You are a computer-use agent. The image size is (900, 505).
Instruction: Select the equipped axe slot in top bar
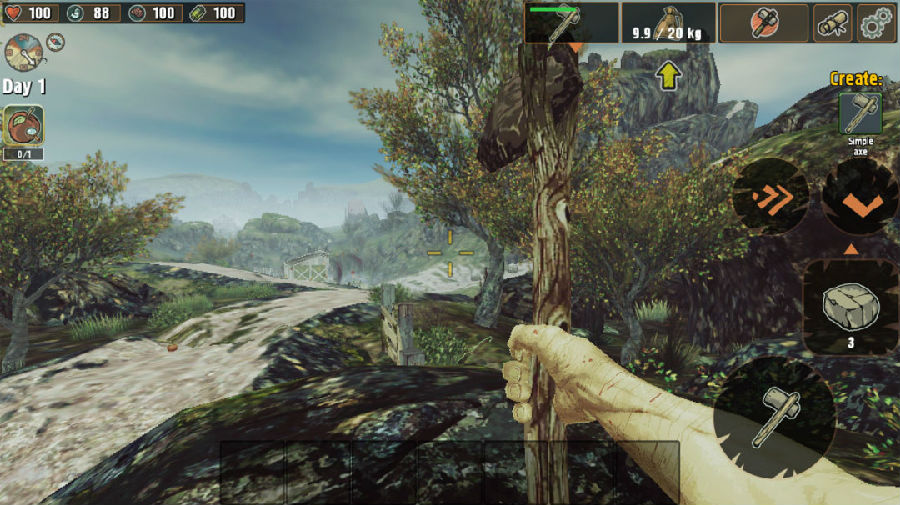[x=571, y=22]
